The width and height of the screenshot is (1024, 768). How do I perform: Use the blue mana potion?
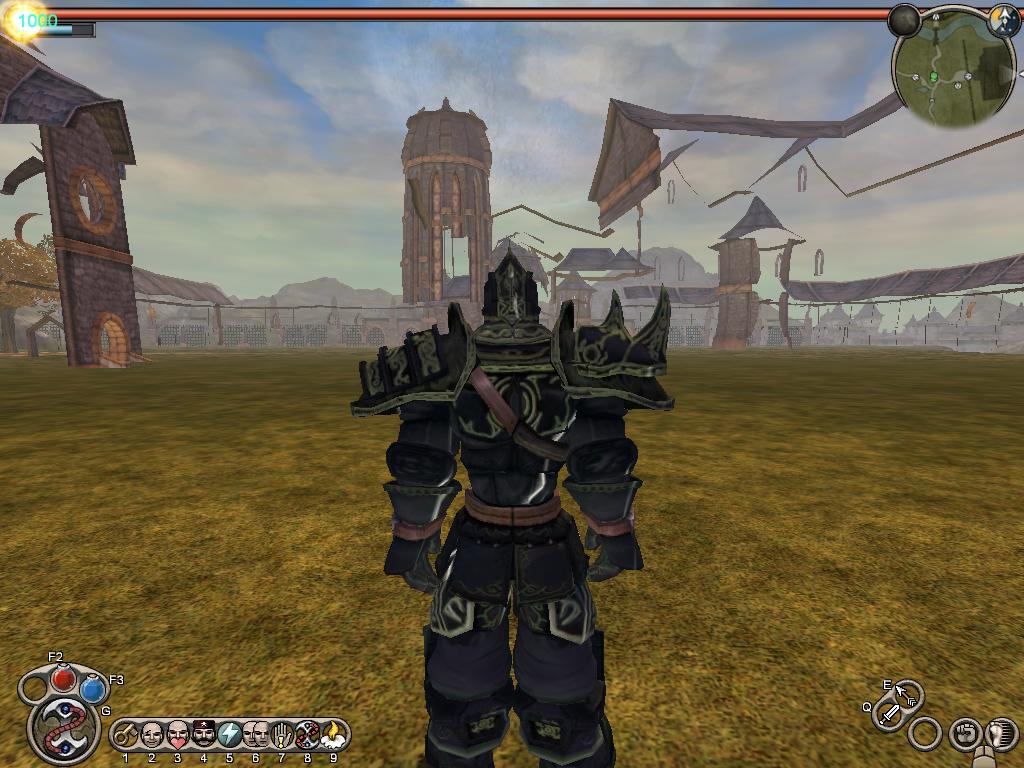tap(93, 689)
